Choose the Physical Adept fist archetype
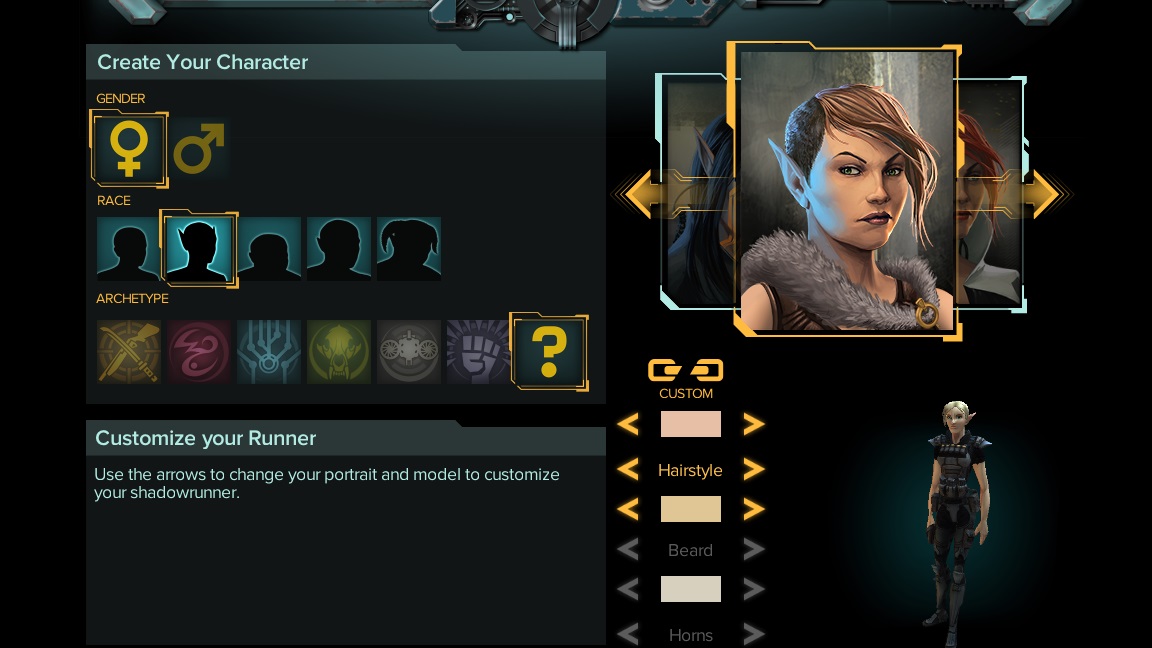Image resolution: width=1152 pixels, height=648 pixels. point(478,351)
